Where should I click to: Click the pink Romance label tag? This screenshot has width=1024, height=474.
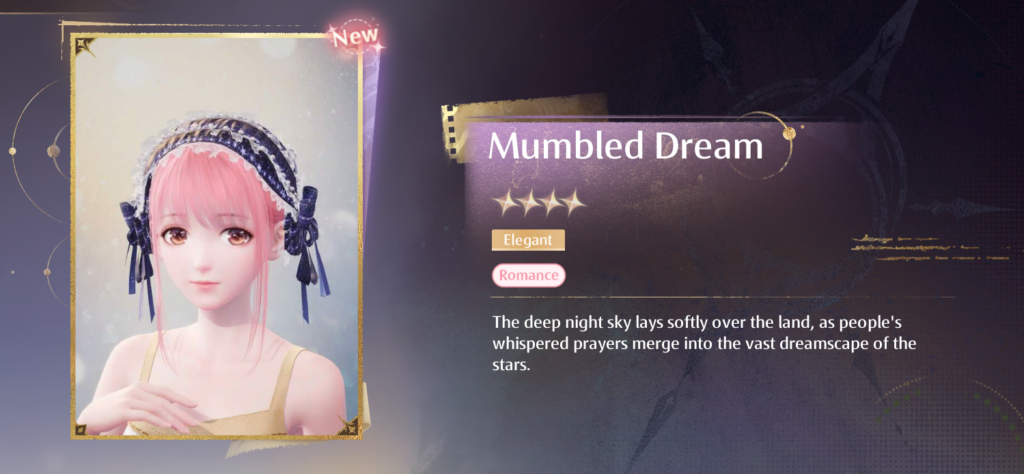point(528,275)
